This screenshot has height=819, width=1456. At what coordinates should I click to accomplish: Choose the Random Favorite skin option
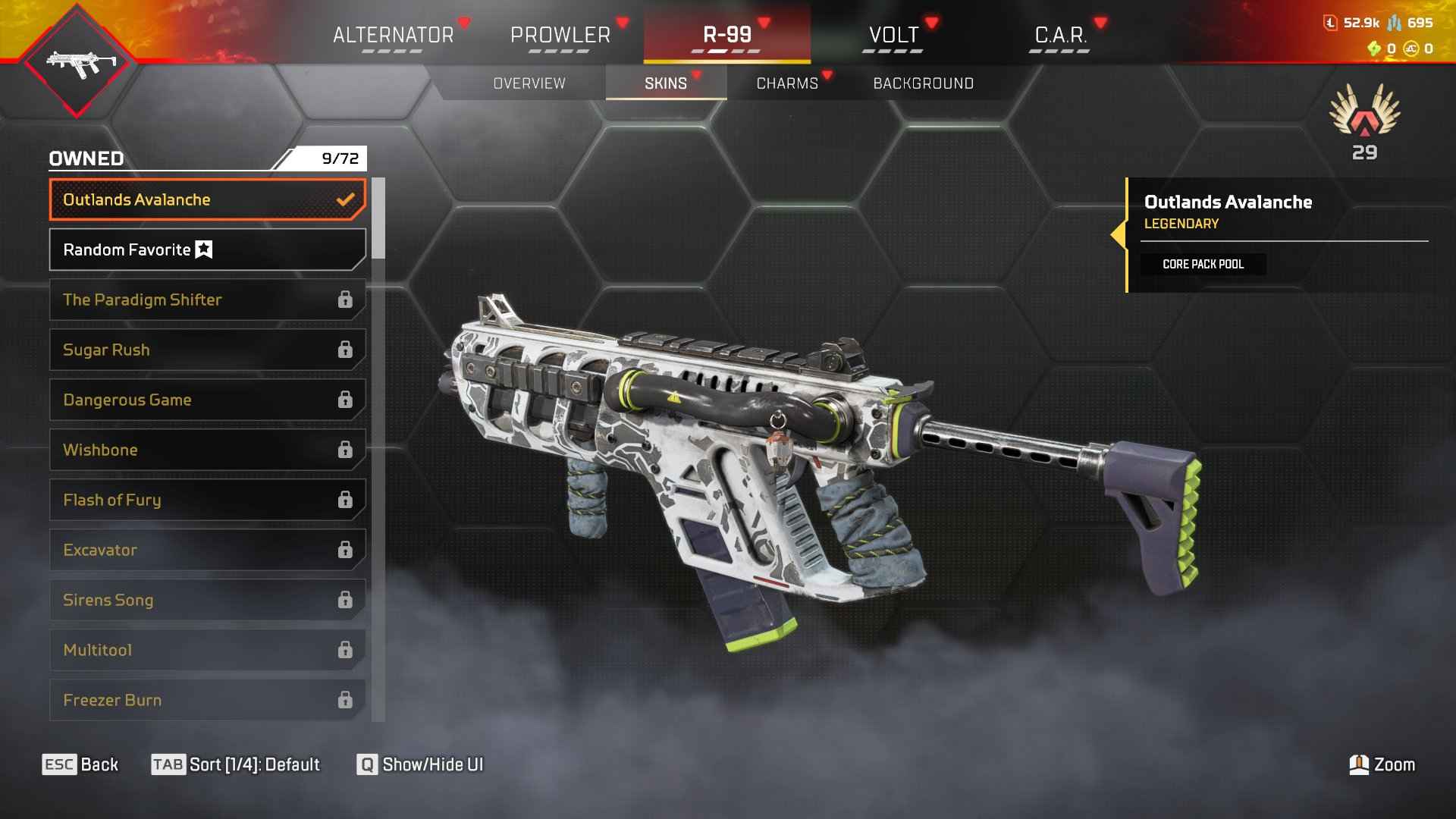click(207, 249)
